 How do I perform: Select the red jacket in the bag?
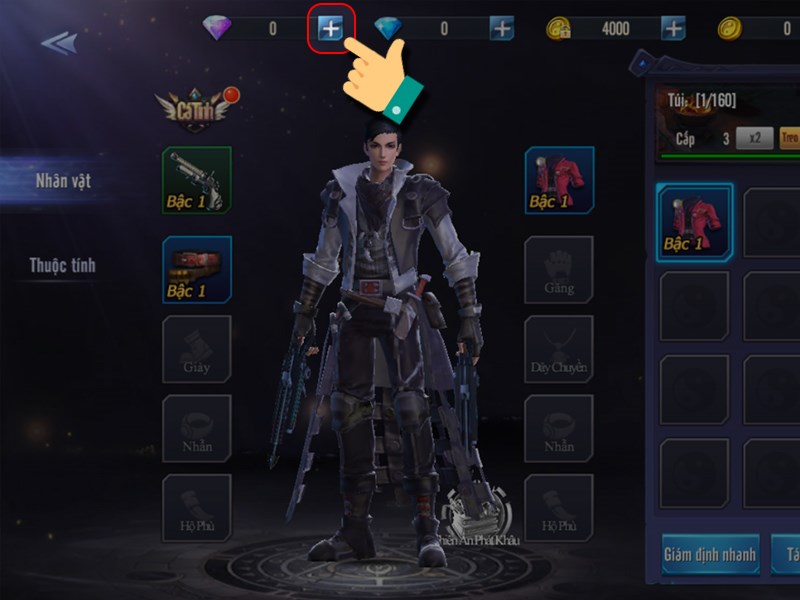[x=694, y=222]
